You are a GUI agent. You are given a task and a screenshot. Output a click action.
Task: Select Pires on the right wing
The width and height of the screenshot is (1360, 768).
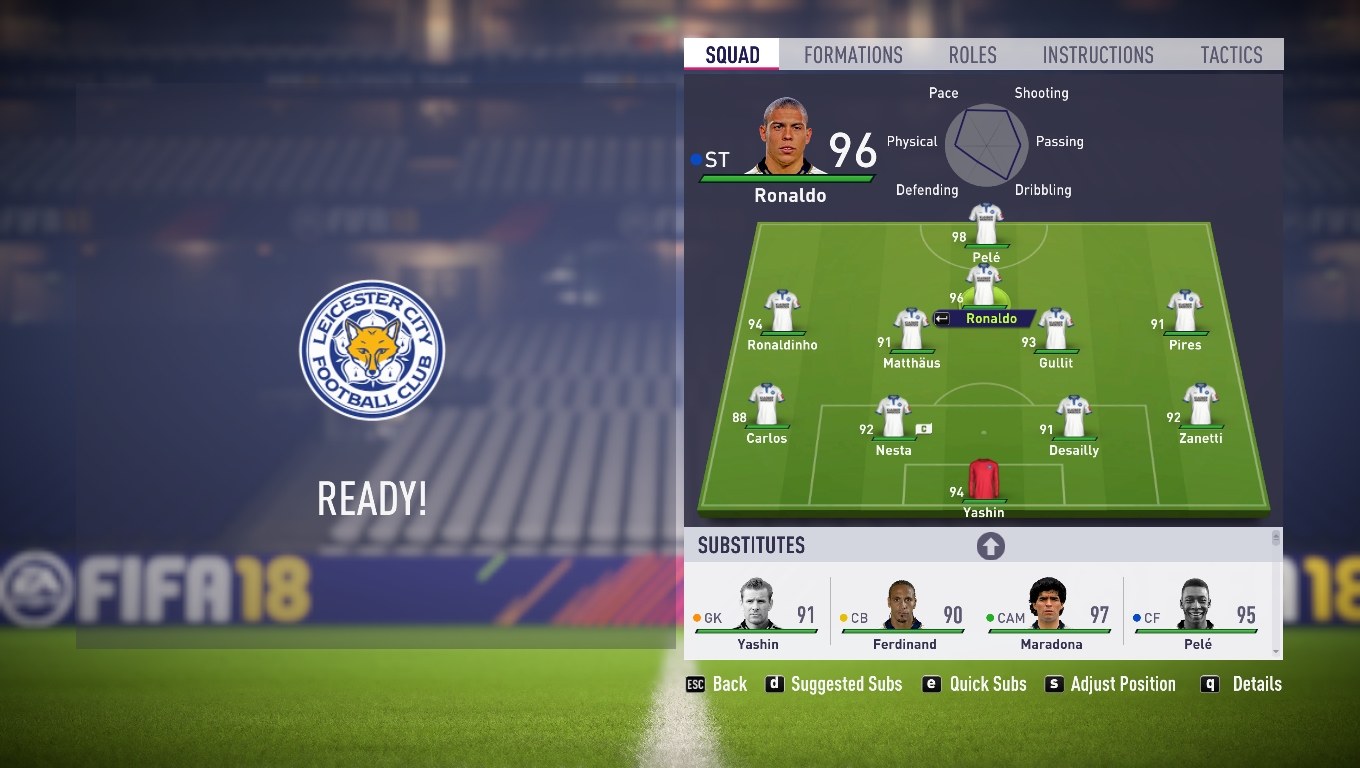click(x=1185, y=313)
